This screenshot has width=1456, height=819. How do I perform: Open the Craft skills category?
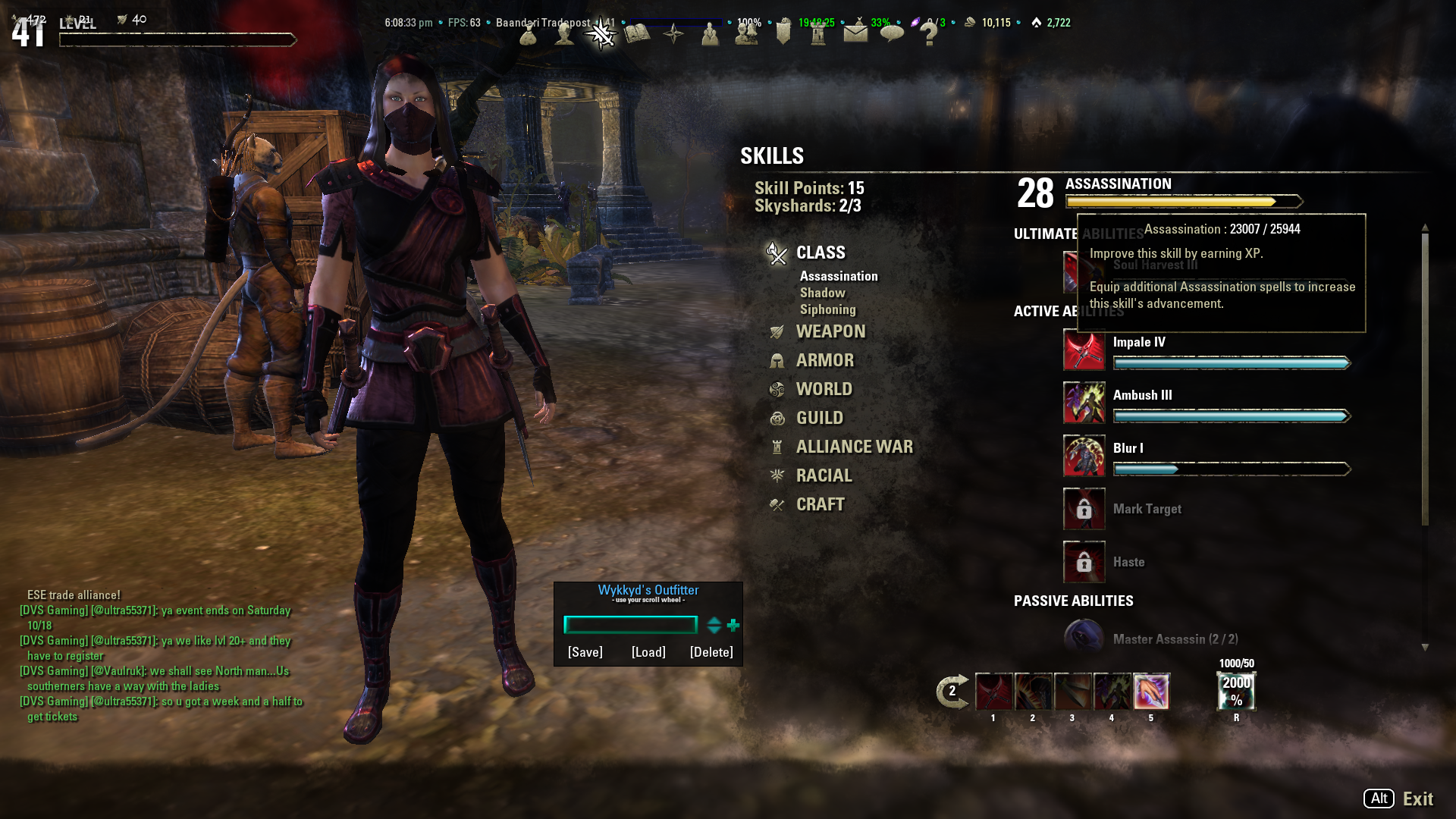pos(820,504)
